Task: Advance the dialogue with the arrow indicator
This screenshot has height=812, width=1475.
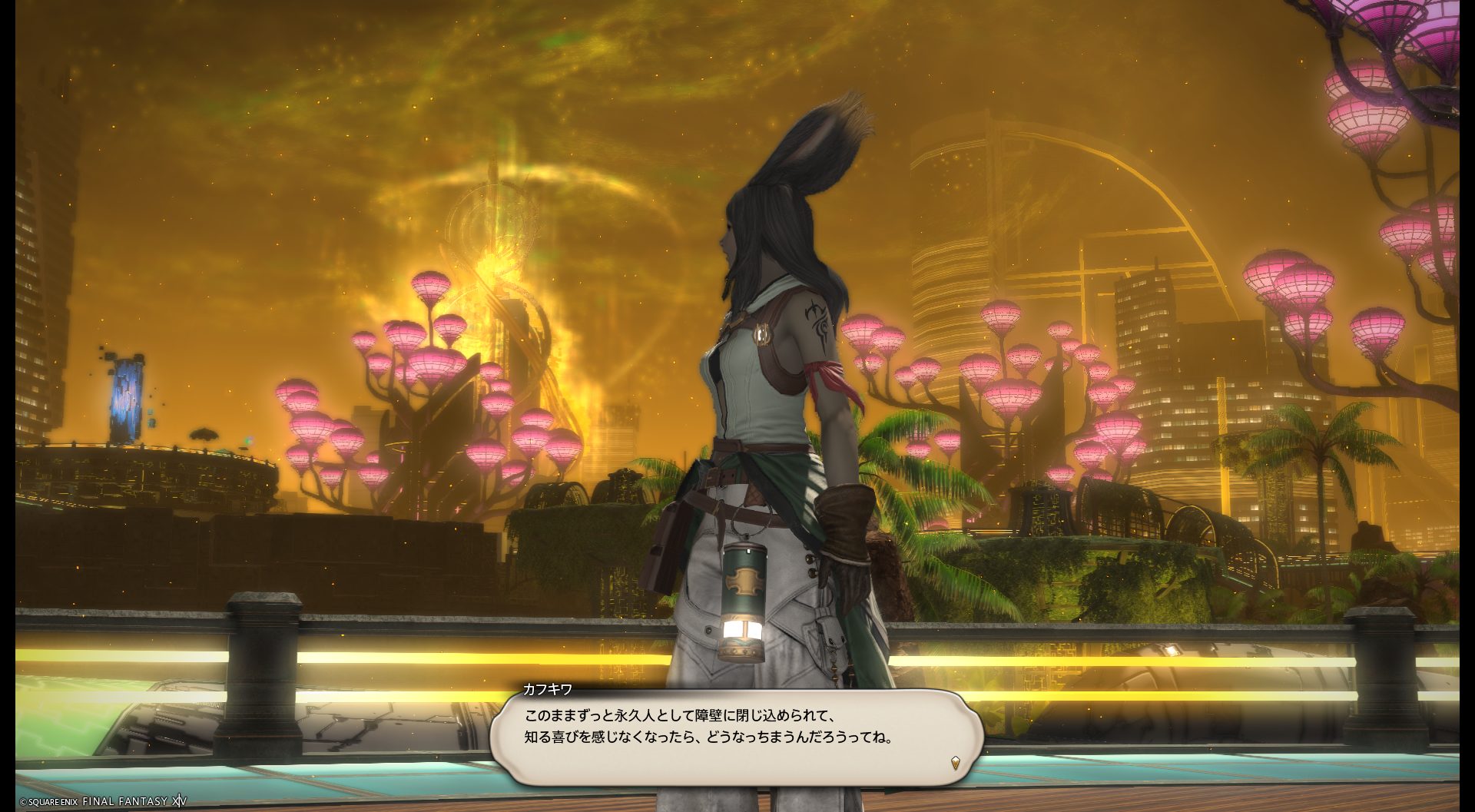Action: tap(955, 763)
